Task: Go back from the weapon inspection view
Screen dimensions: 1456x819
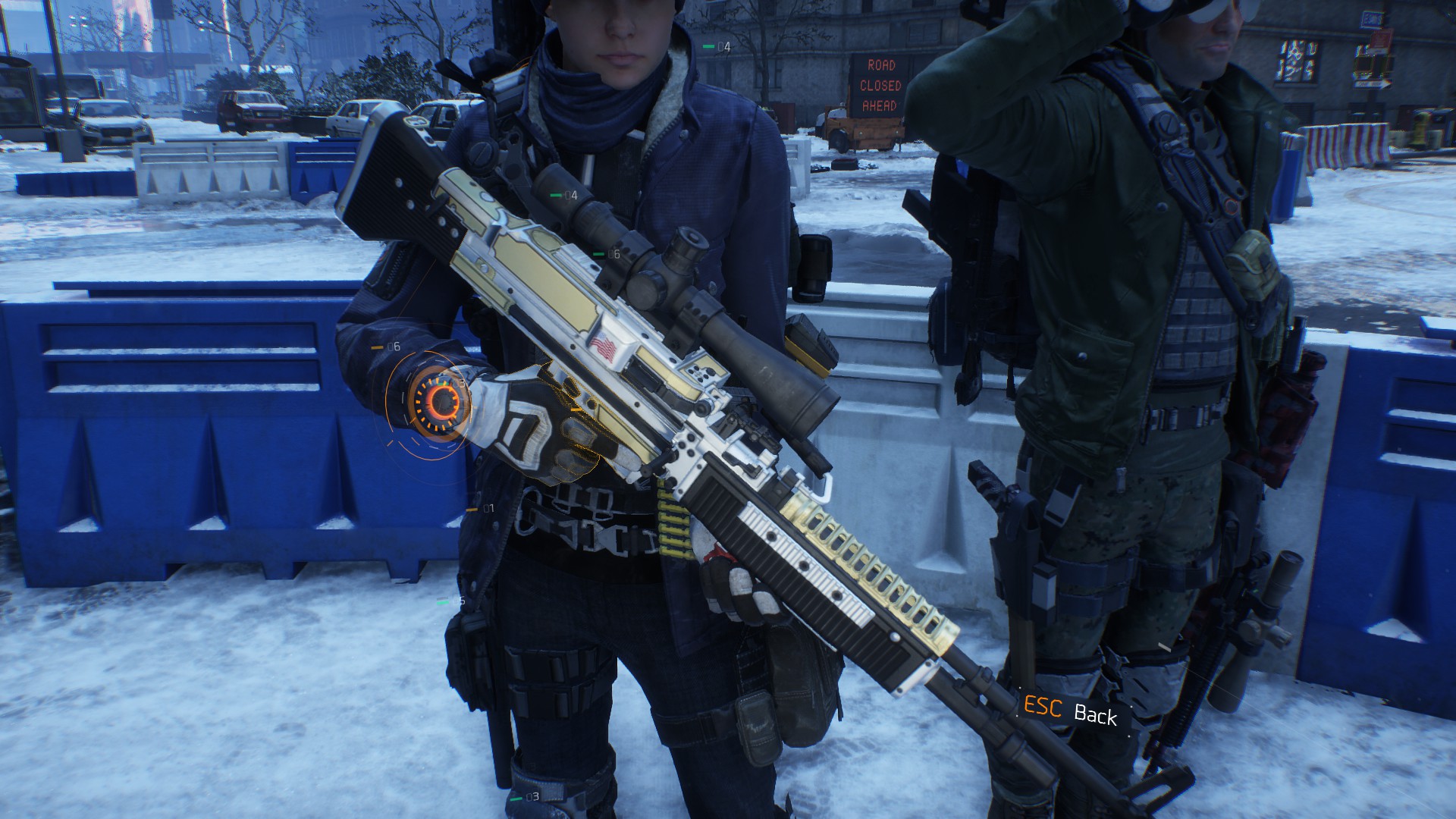Action: coord(1070,711)
